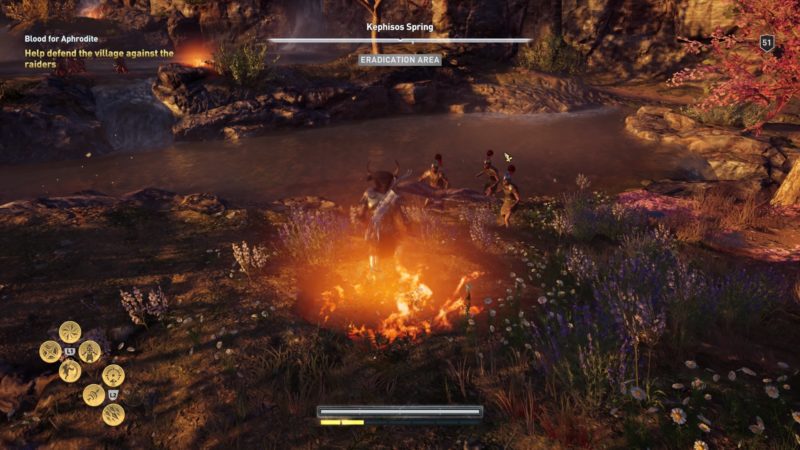Activate the multi-arrow volley ability
800x450 pixels.
tap(113, 414)
